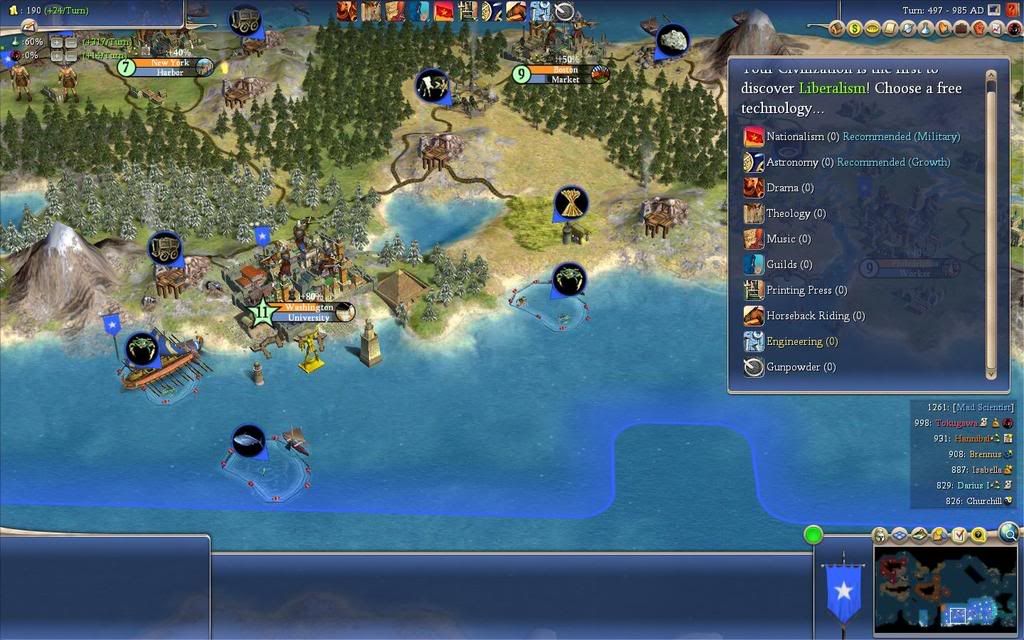The height and width of the screenshot is (640, 1024).
Task: Toggle the globe view magnifier button
Action: (x=1008, y=532)
